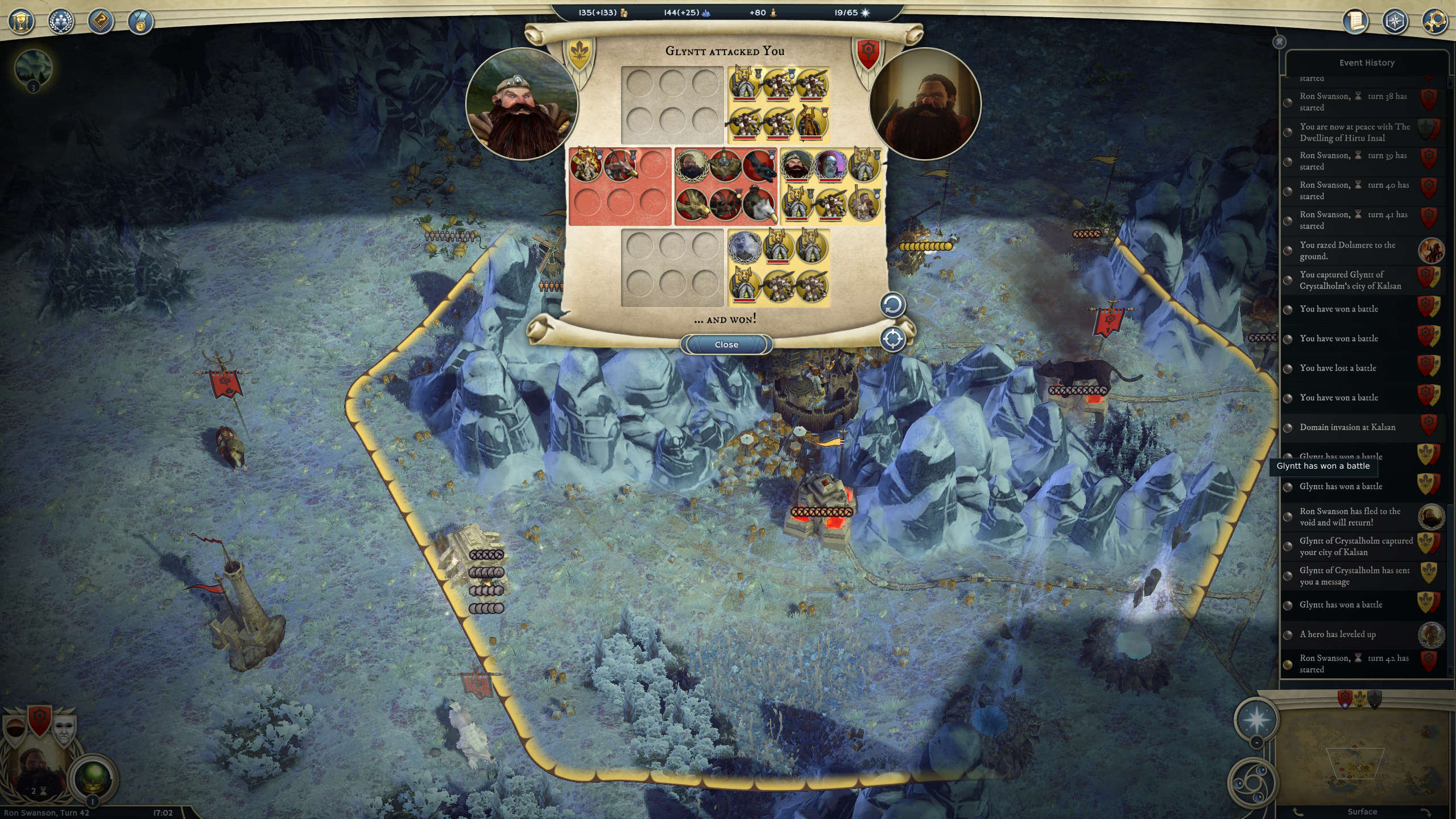Click the green orb button near leader portrait
The width and height of the screenshot is (1456, 819).
tap(93, 777)
